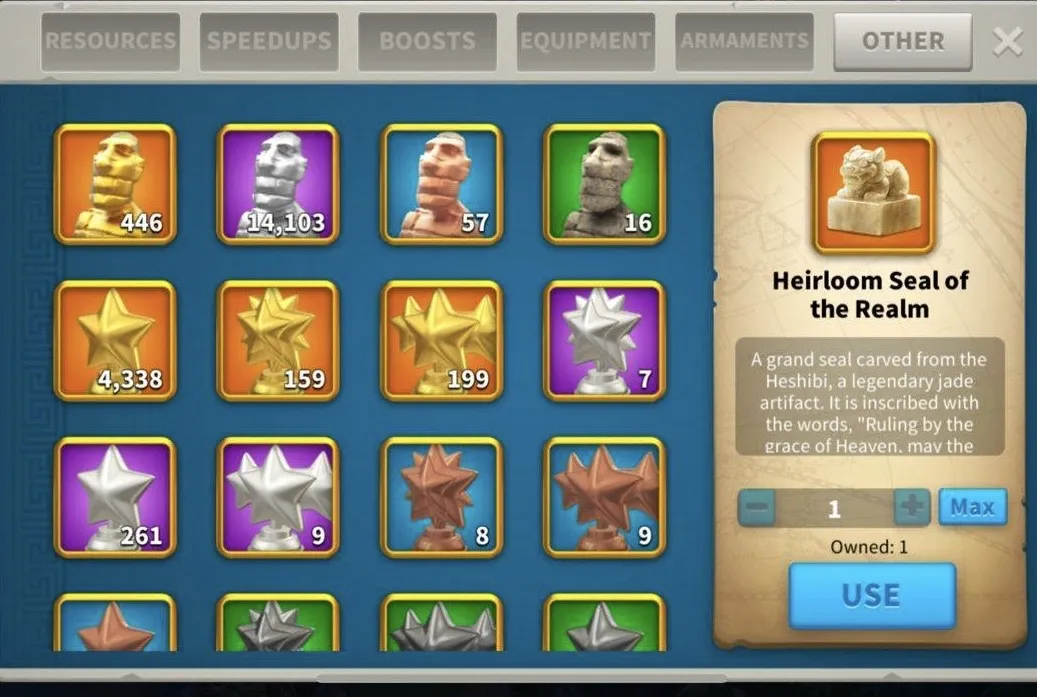
Task: Set quantity to Max
Action: point(972,507)
